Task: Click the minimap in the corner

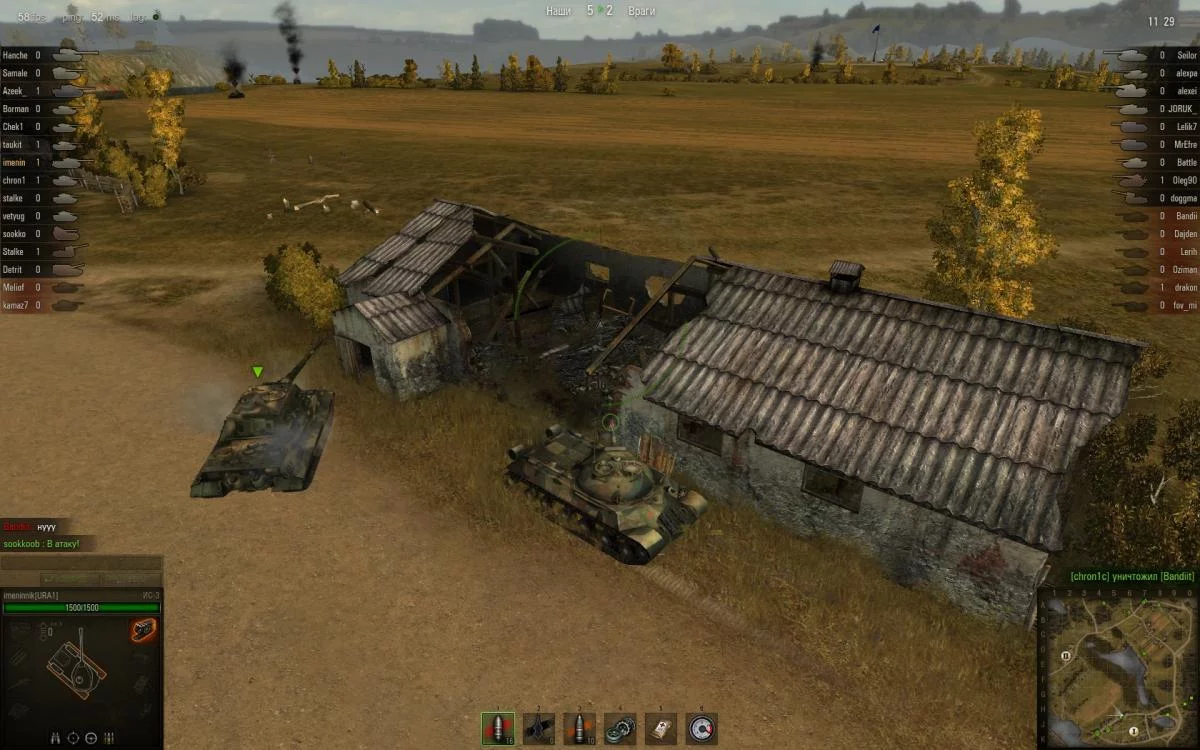Action: [x=1118, y=667]
